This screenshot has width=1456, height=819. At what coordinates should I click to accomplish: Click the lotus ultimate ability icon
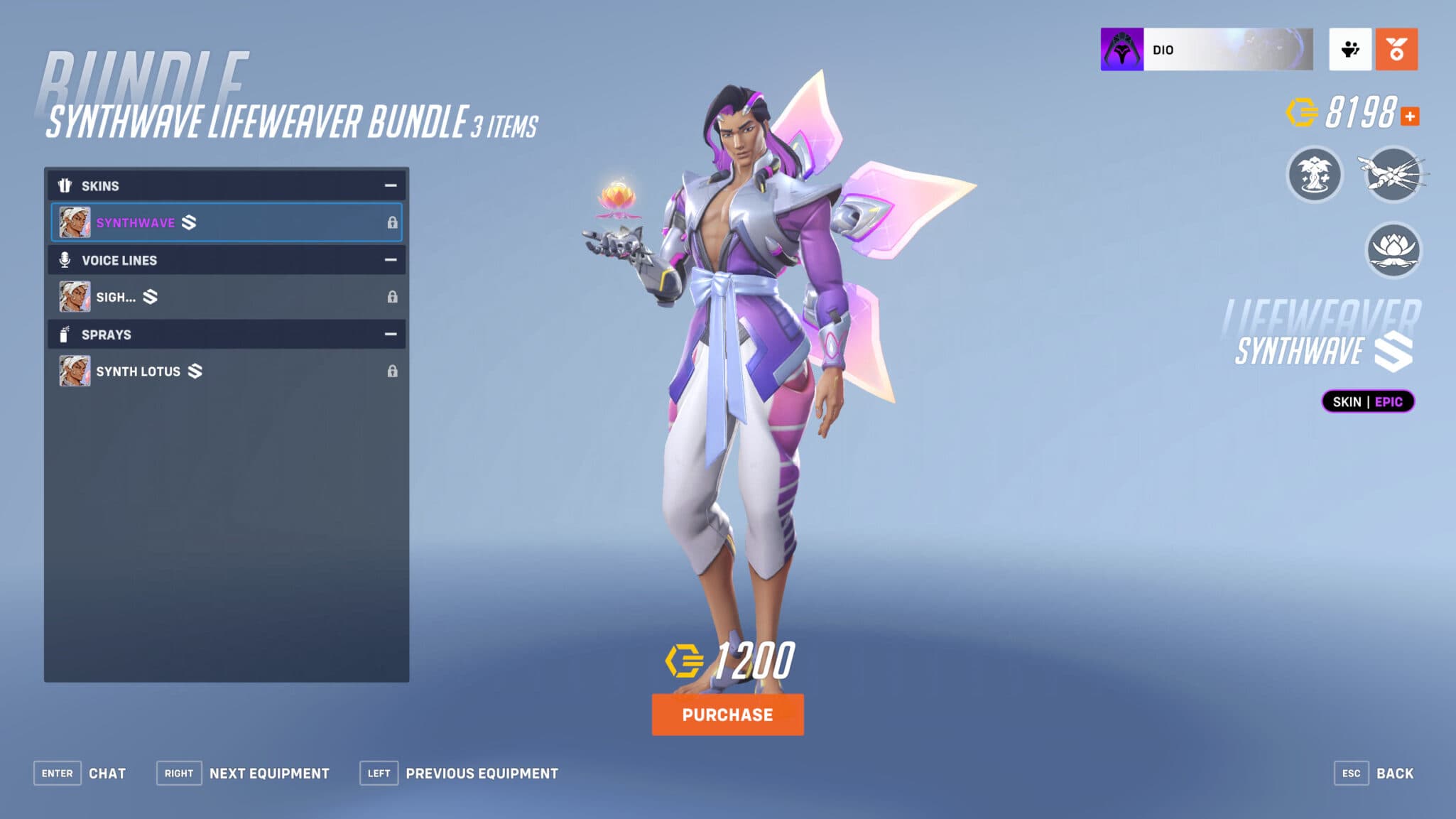tap(1393, 250)
